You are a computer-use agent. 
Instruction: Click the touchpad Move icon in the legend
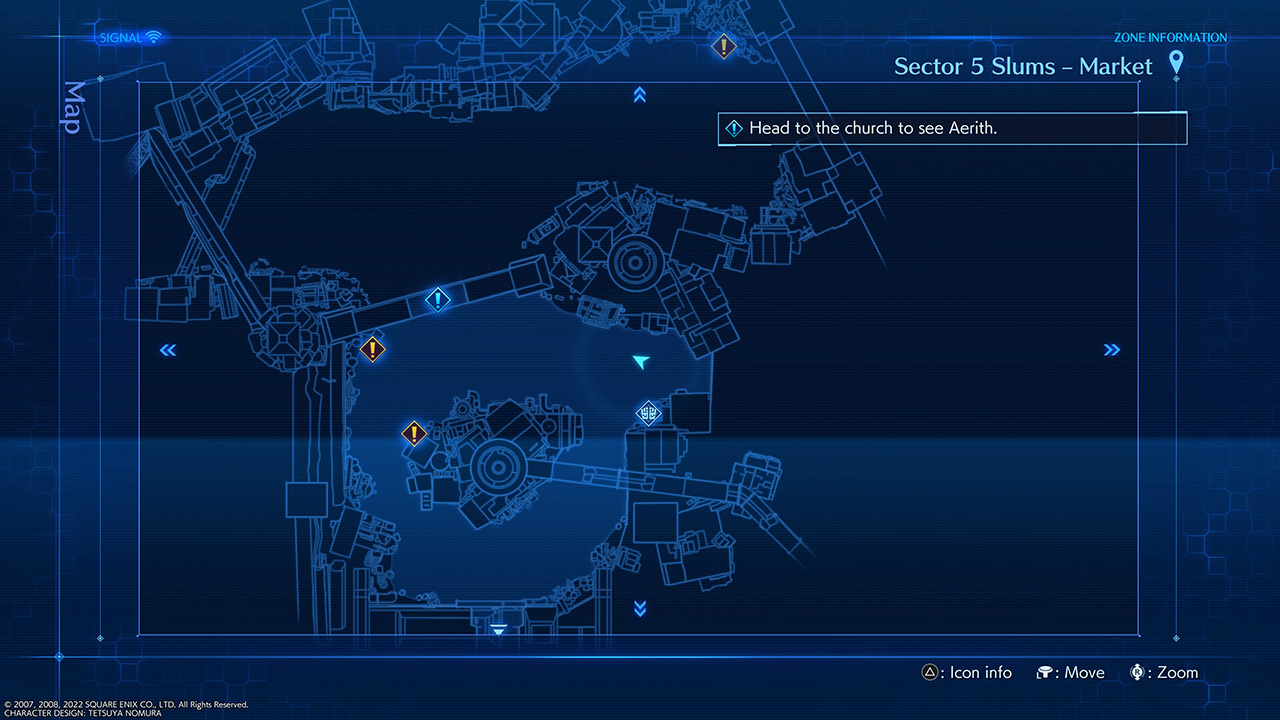1046,672
